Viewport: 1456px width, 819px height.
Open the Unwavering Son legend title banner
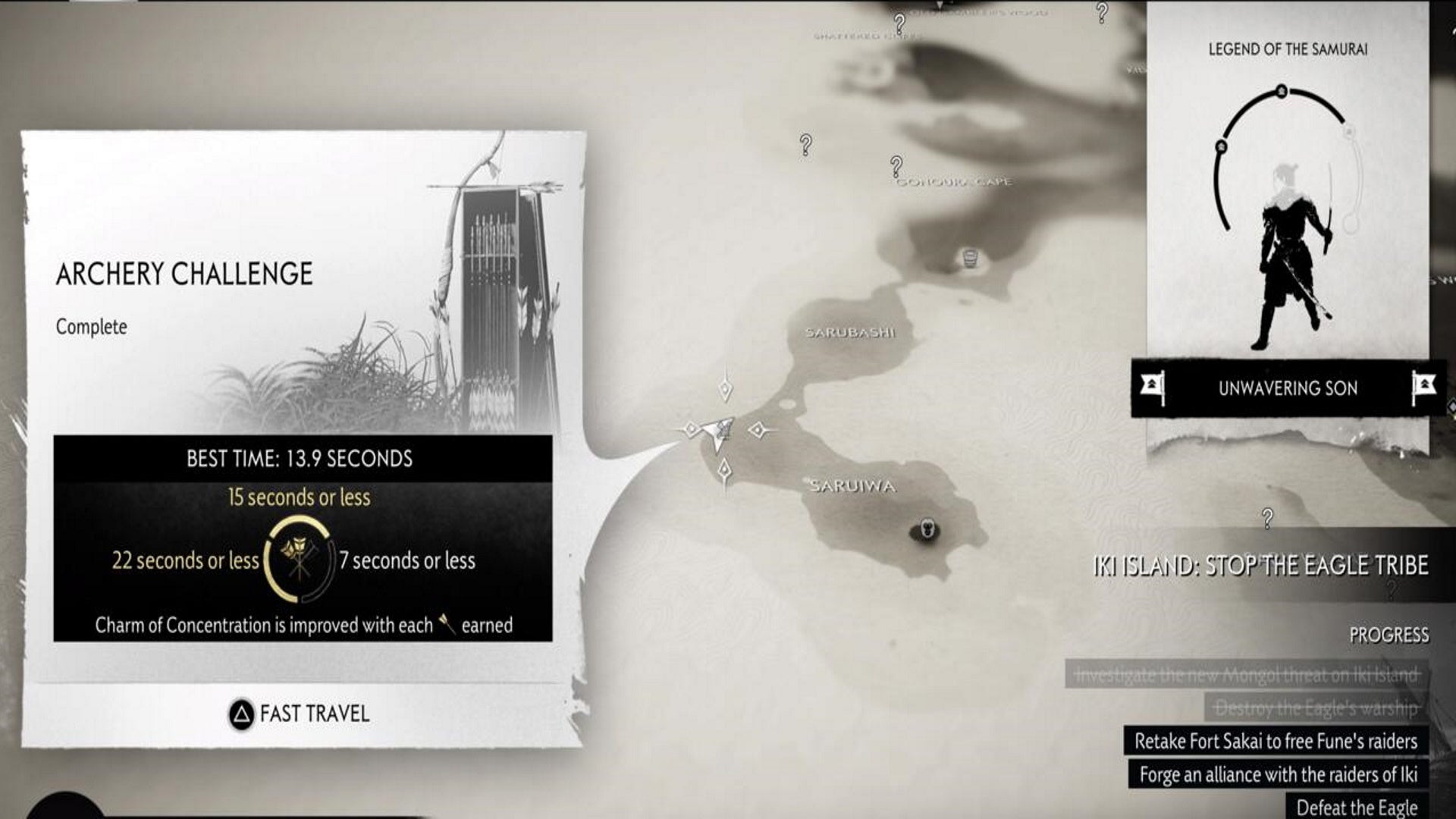point(1287,388)
